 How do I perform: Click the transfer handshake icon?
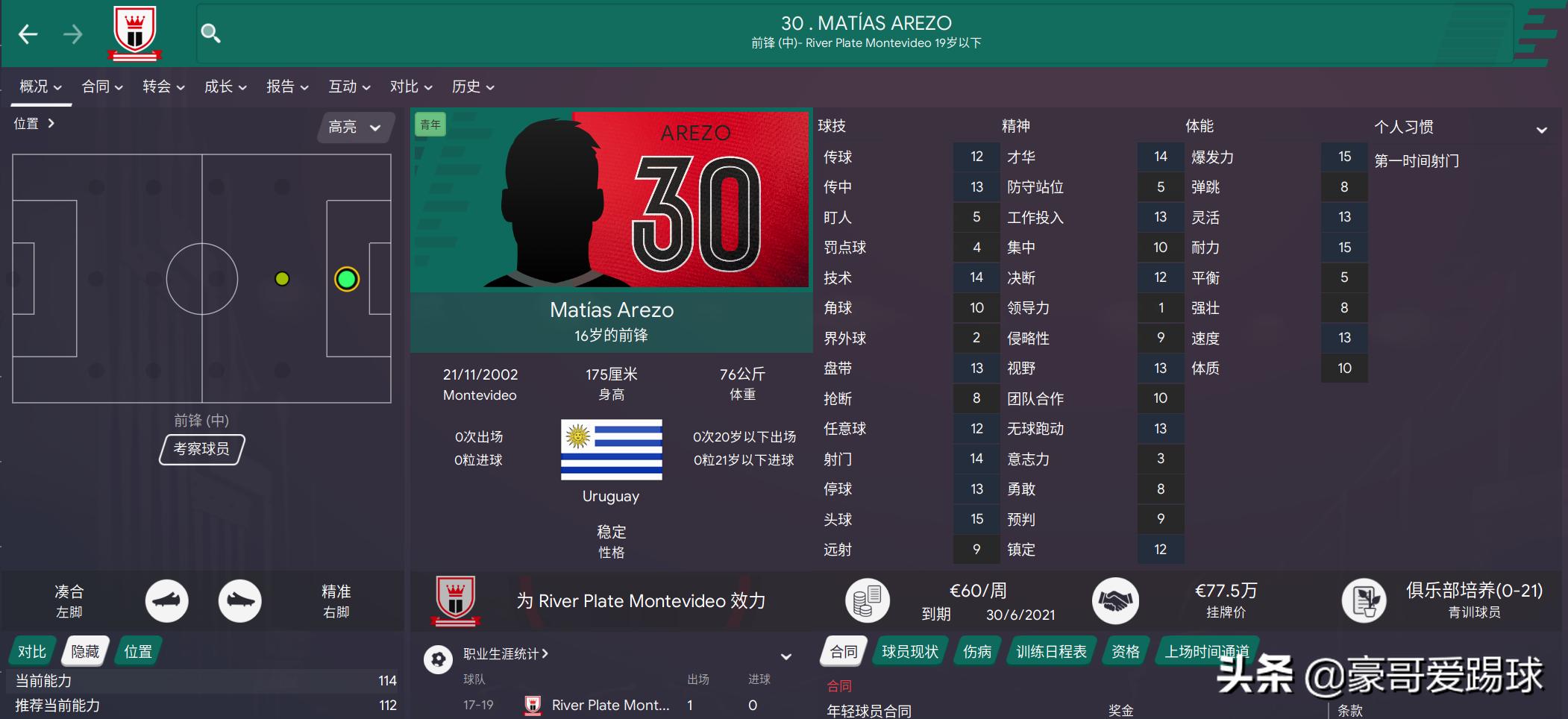pos(1116,600)
